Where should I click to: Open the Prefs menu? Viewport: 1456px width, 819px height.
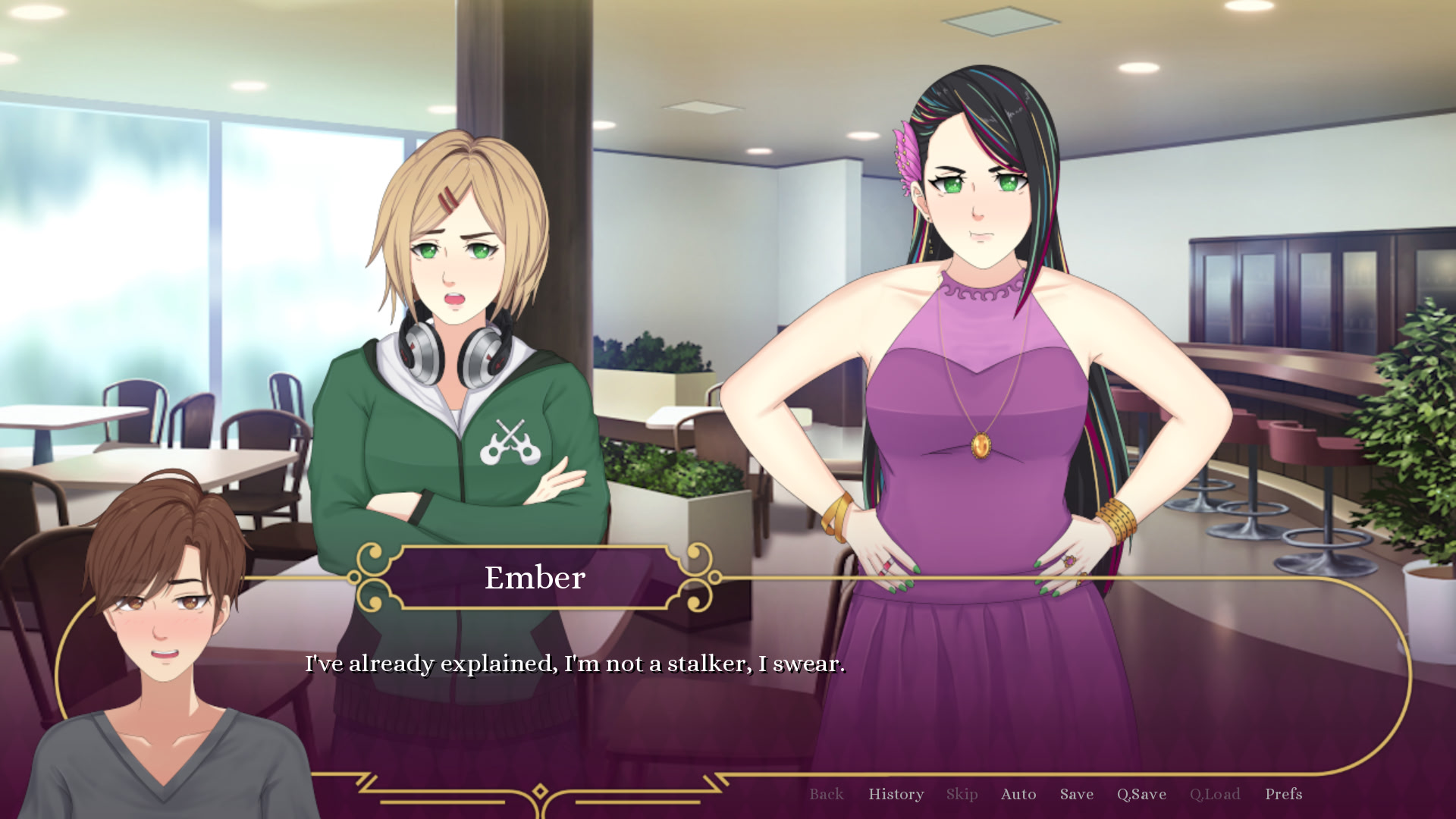[1283, 794]
